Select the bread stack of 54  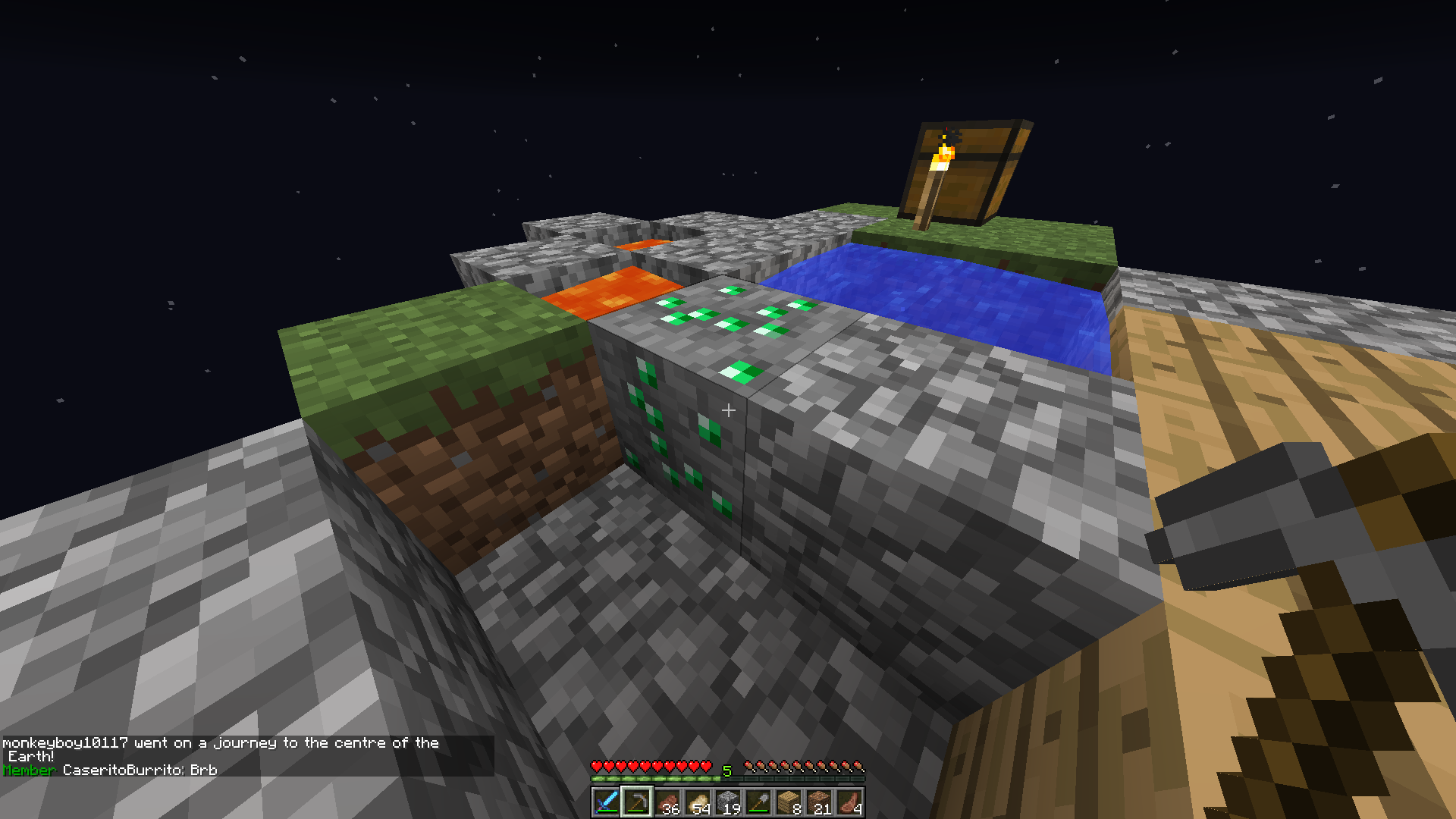[x=698, y=802]
